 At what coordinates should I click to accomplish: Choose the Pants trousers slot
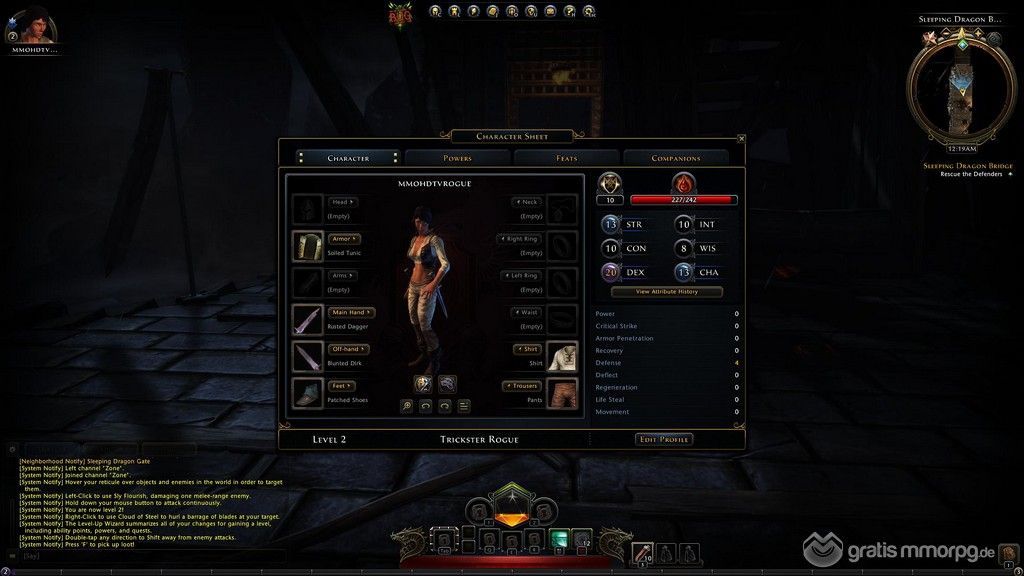pyautogui.click(x=562, y=393)
